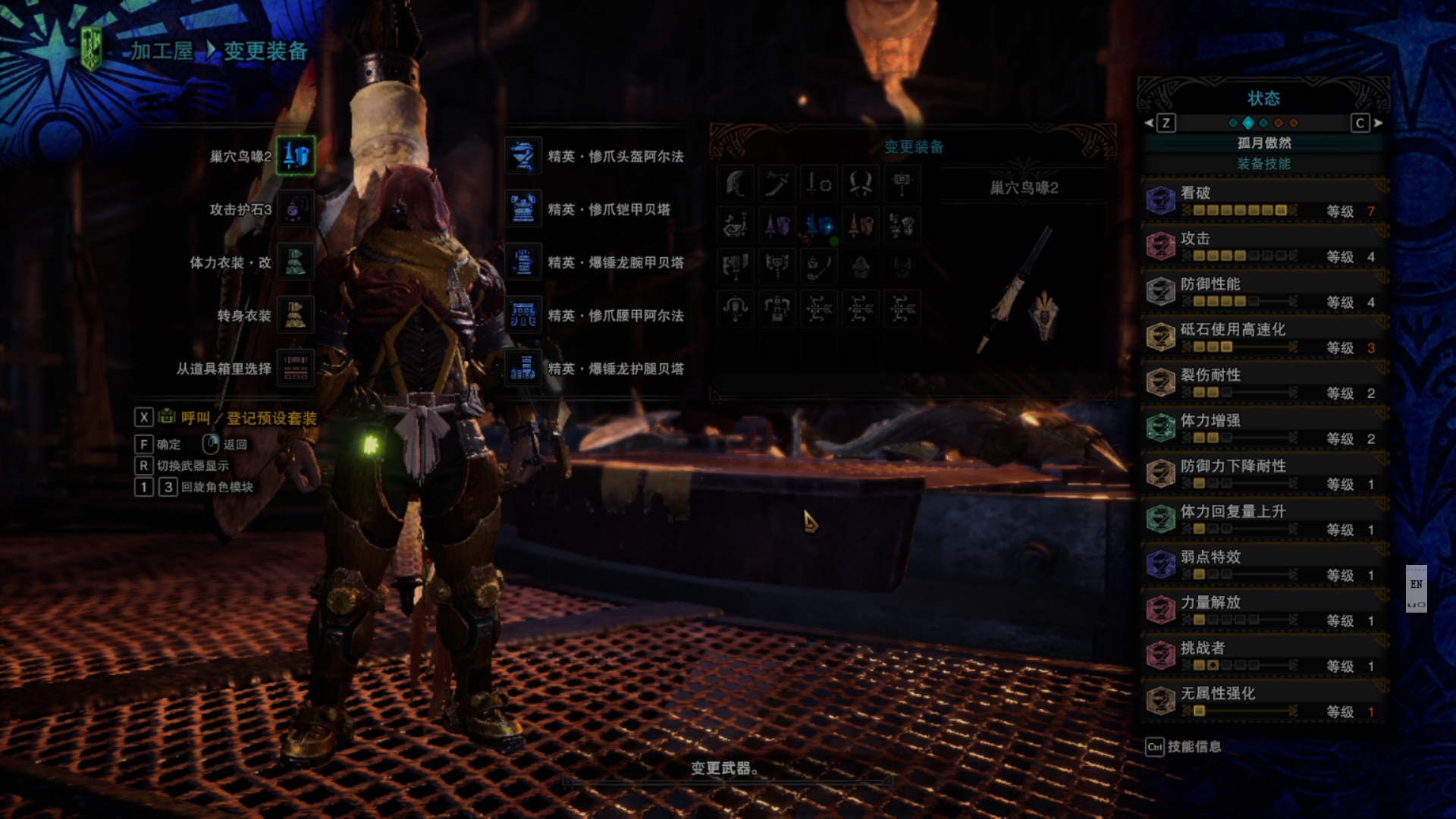Select helmet 精英·惨爪头盔阿尔法
1456x819 pixels.
click(x=523, y=156)
